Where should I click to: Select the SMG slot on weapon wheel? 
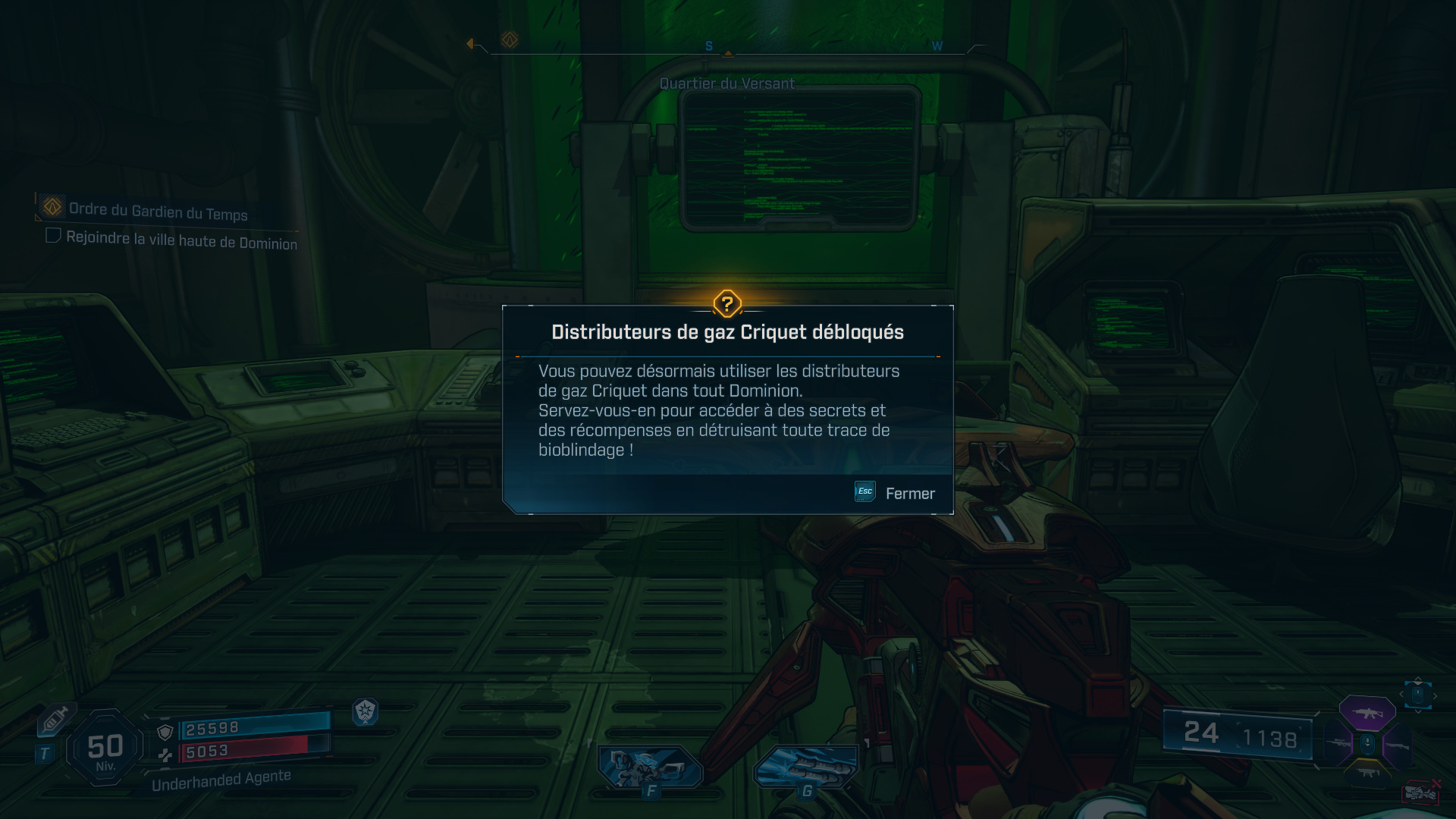pyautogui.click(x=1369, y=773)
